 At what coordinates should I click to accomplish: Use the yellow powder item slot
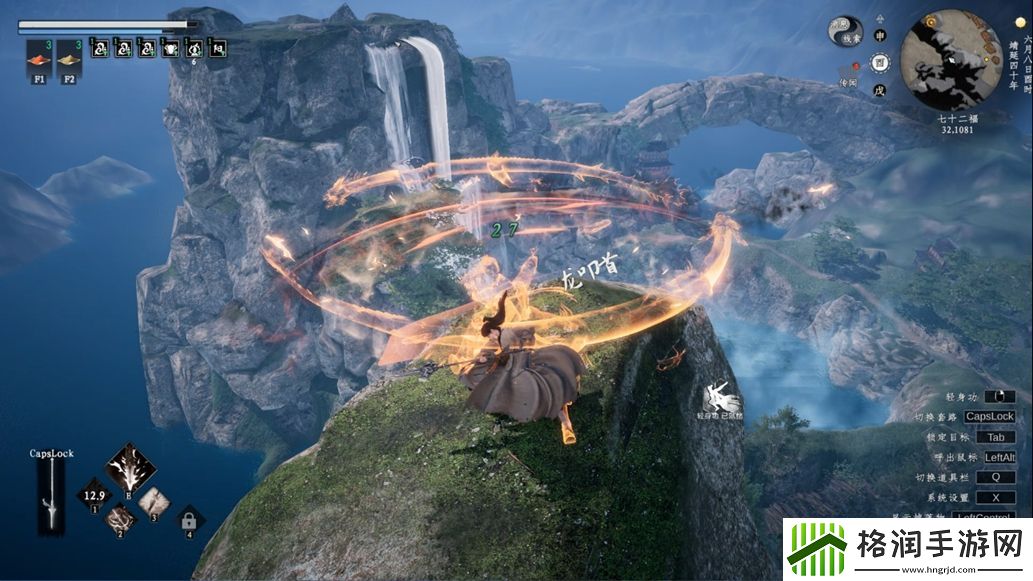[x=69, y=56]
